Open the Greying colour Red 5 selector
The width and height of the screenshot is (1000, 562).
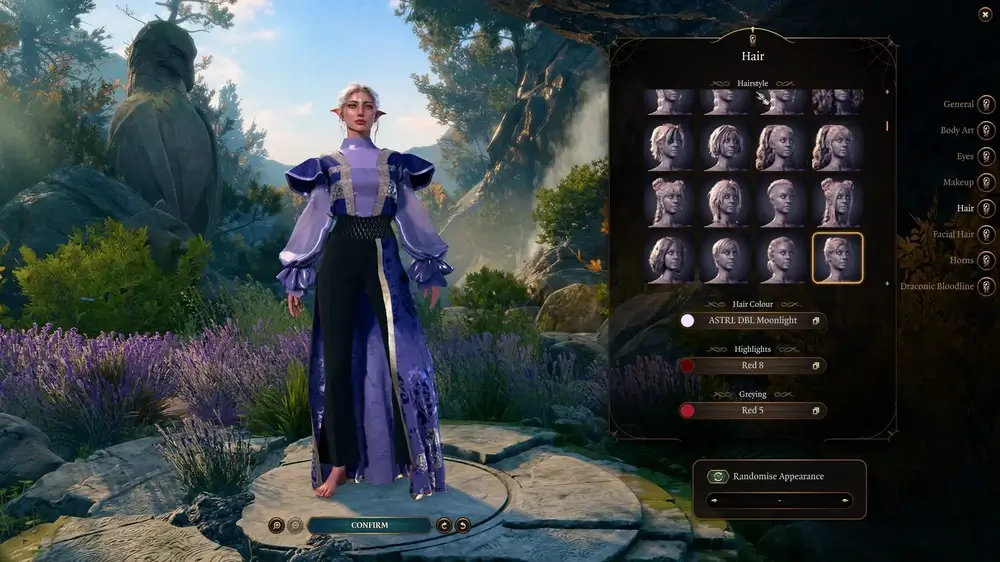point(751,410)
